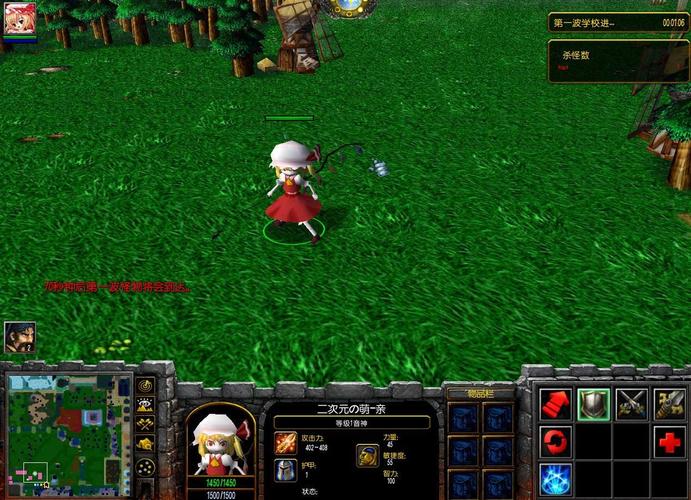Toggle the minimap ally color mode button
Image resolution: width=691 pixels, height=500 pixels.
pyautogui.click(x=145, y=425)
